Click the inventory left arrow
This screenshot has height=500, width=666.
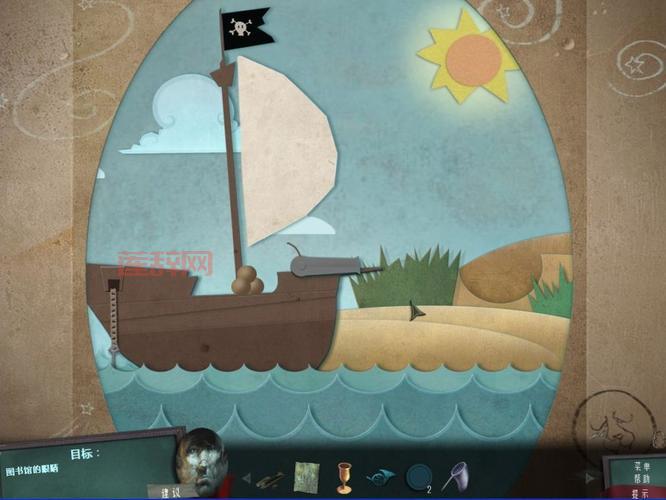coord(246,477)
